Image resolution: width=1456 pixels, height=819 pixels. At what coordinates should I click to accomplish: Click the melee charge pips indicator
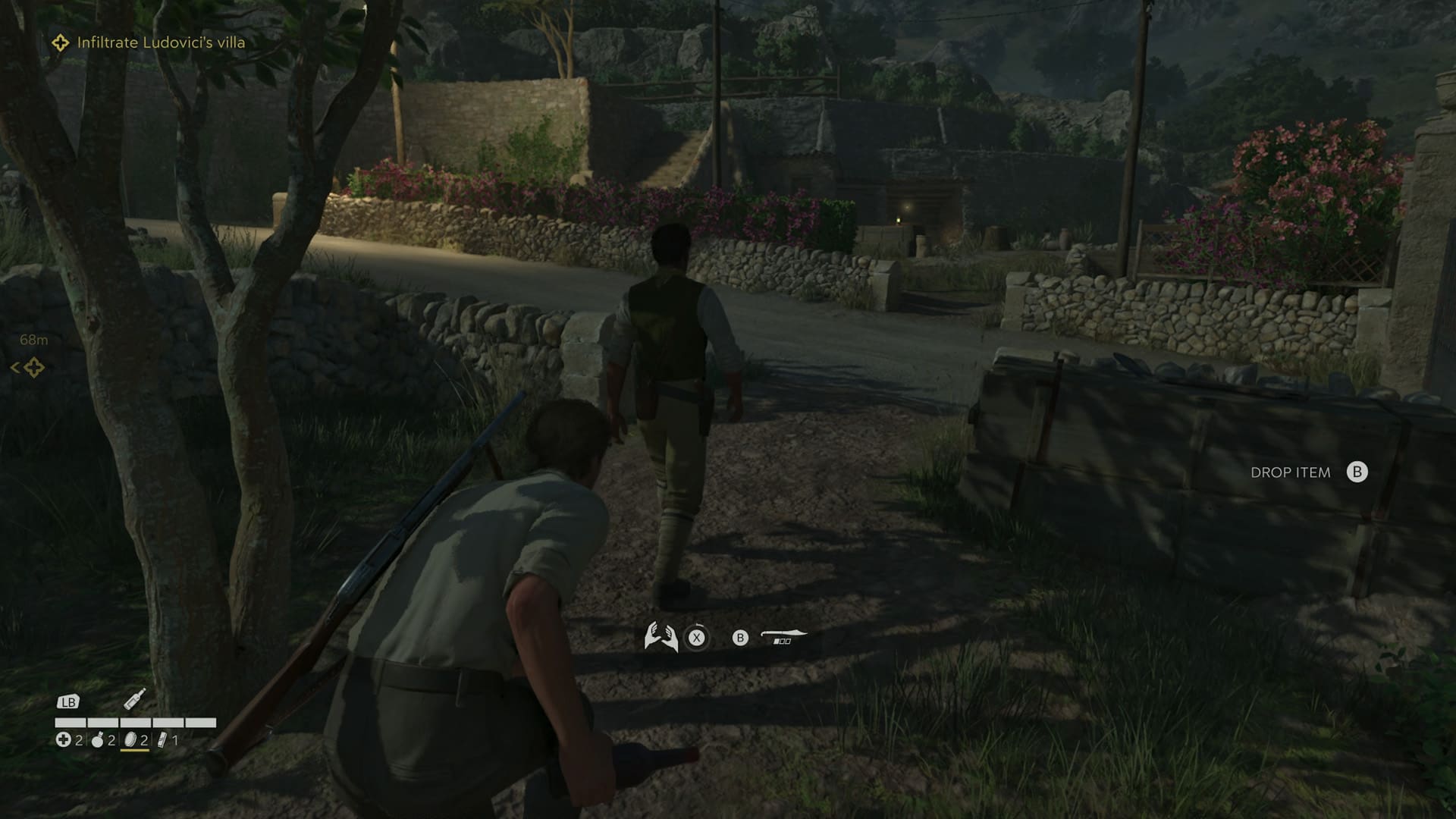tap(782, 642)
